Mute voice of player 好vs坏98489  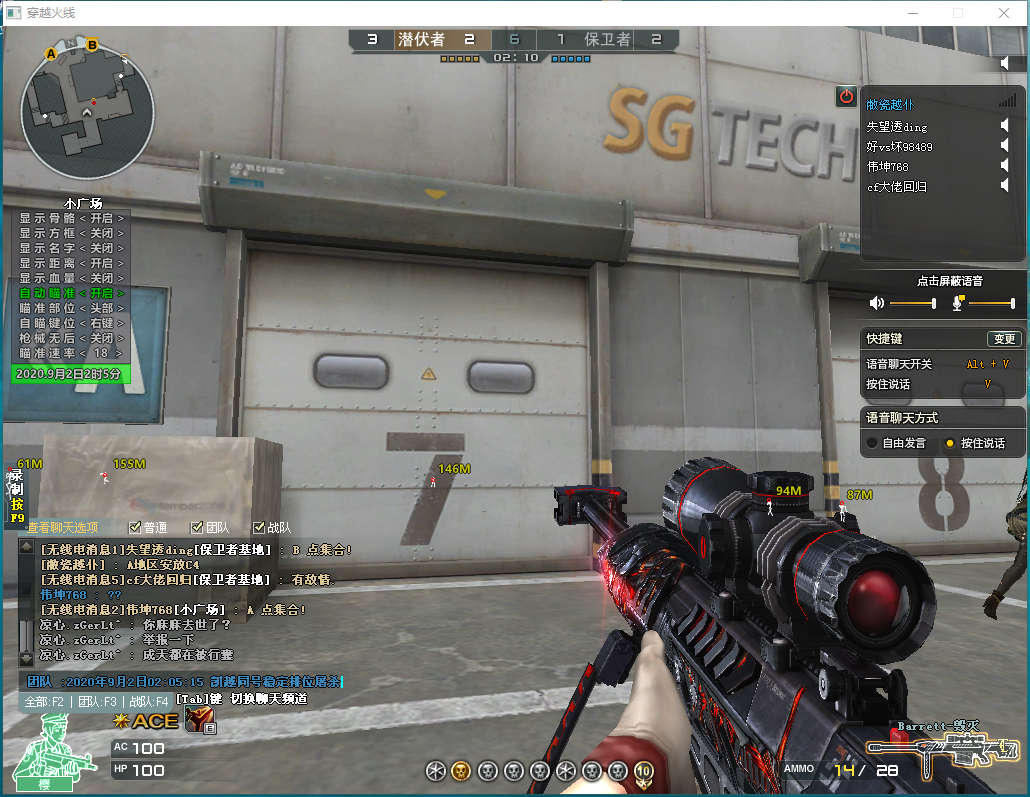[1004, 146]
